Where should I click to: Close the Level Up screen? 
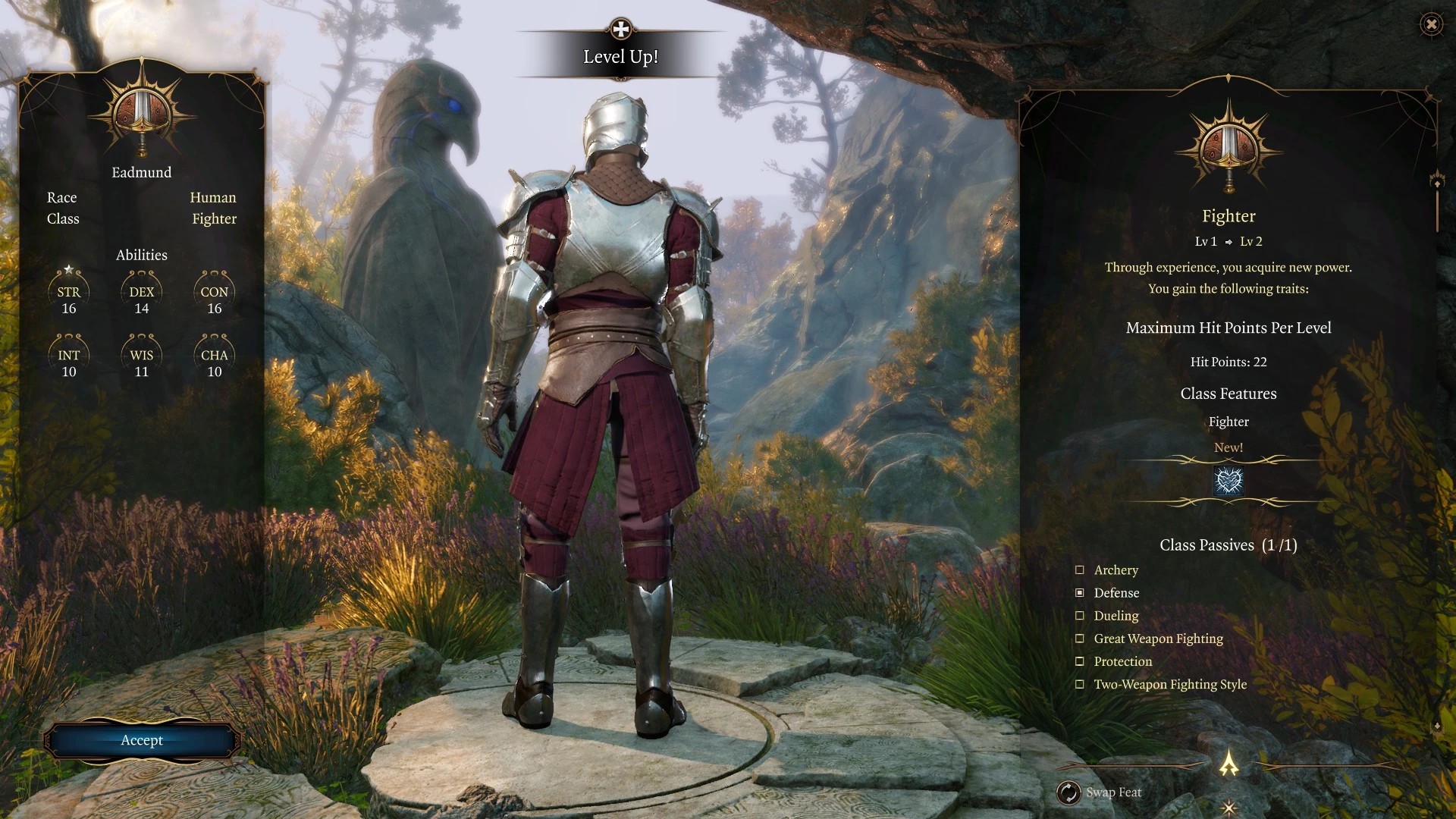click(x=1430, y=24)
